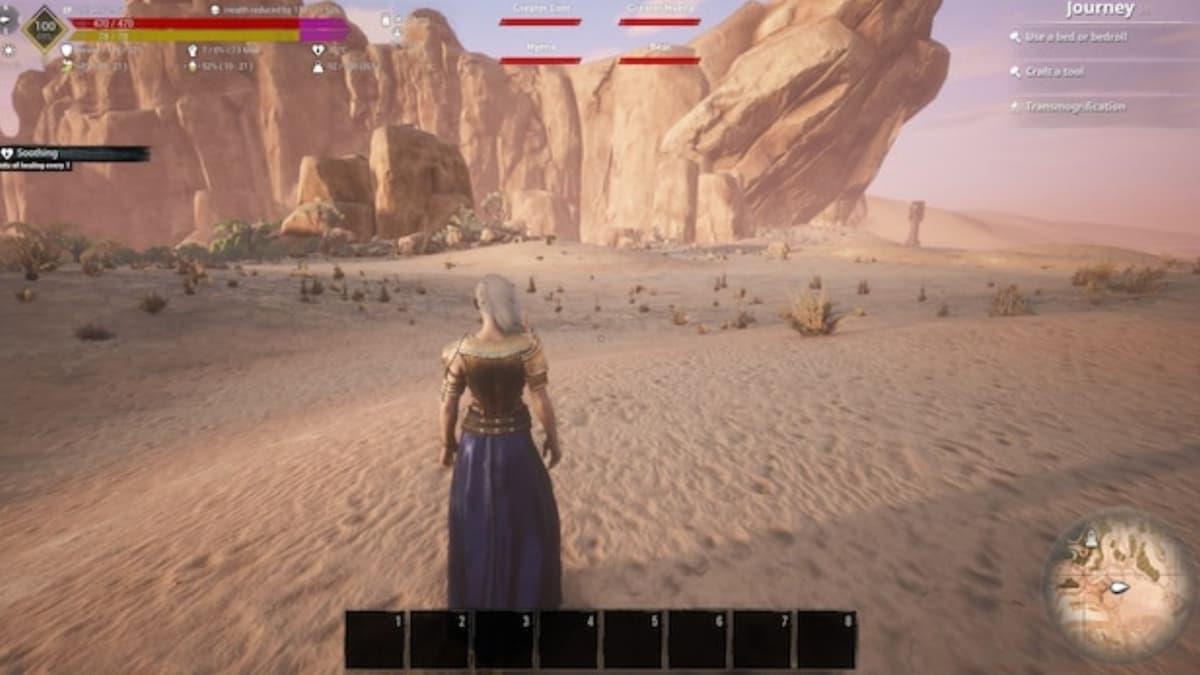The width and height of the screenshot is (1200, 675).
Task: Open the Journey panel header
Action: pyautogui.click(x=1099, y=10)
